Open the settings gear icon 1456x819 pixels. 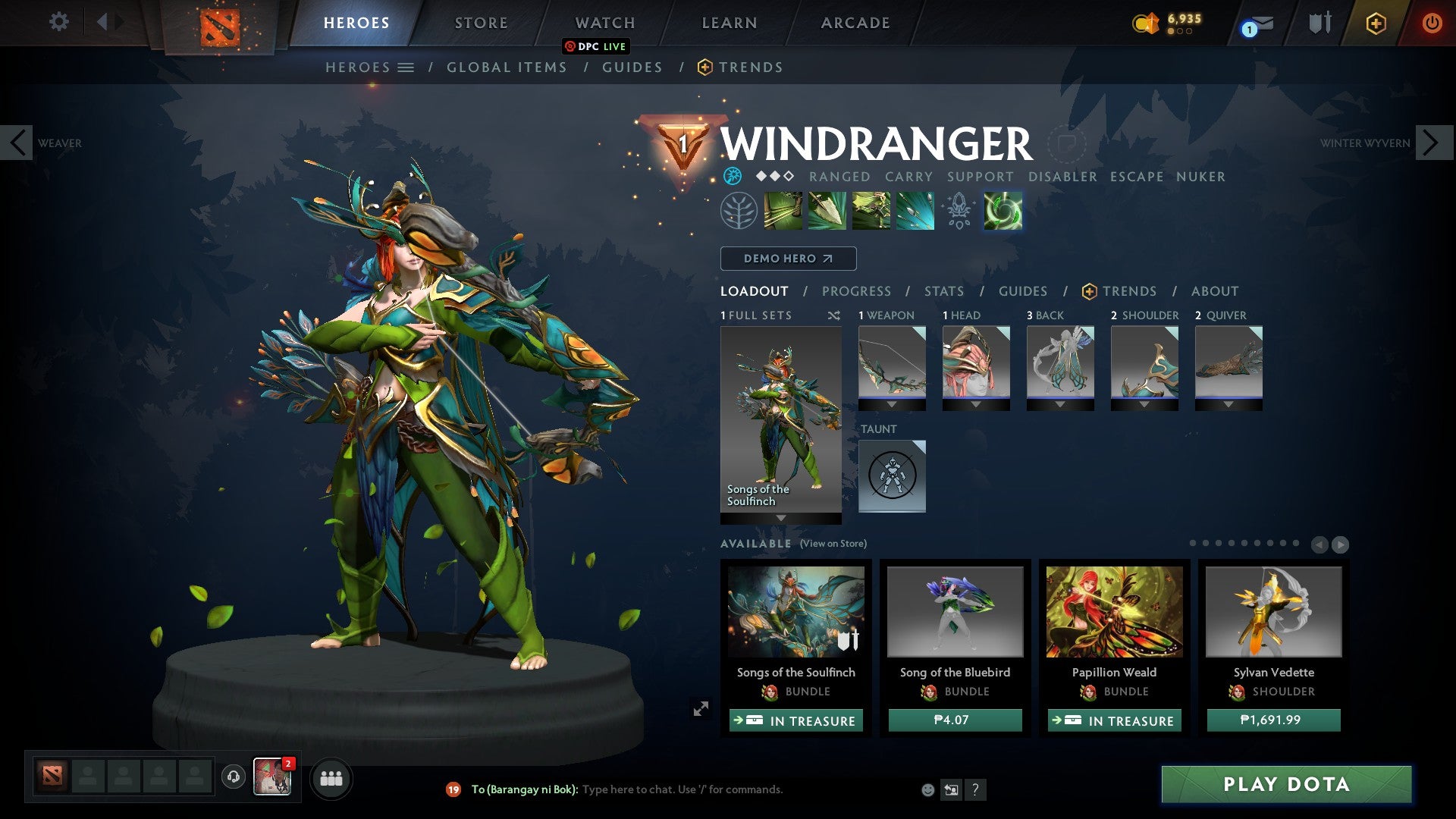coord(58,22)
